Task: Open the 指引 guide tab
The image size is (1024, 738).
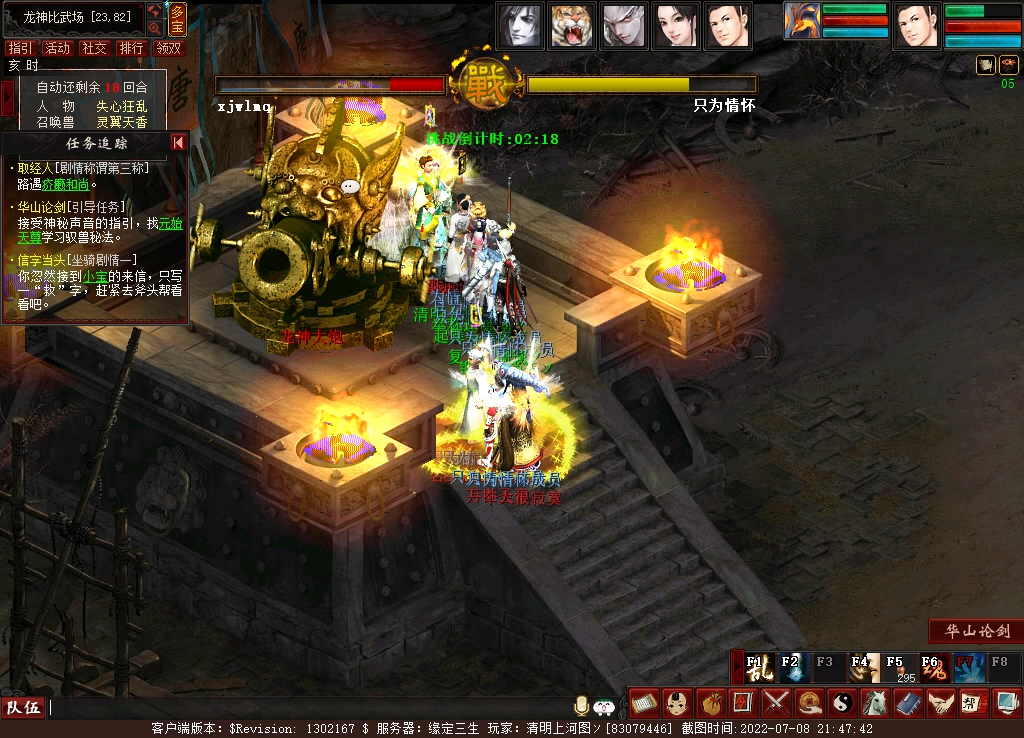Action: 19,48
